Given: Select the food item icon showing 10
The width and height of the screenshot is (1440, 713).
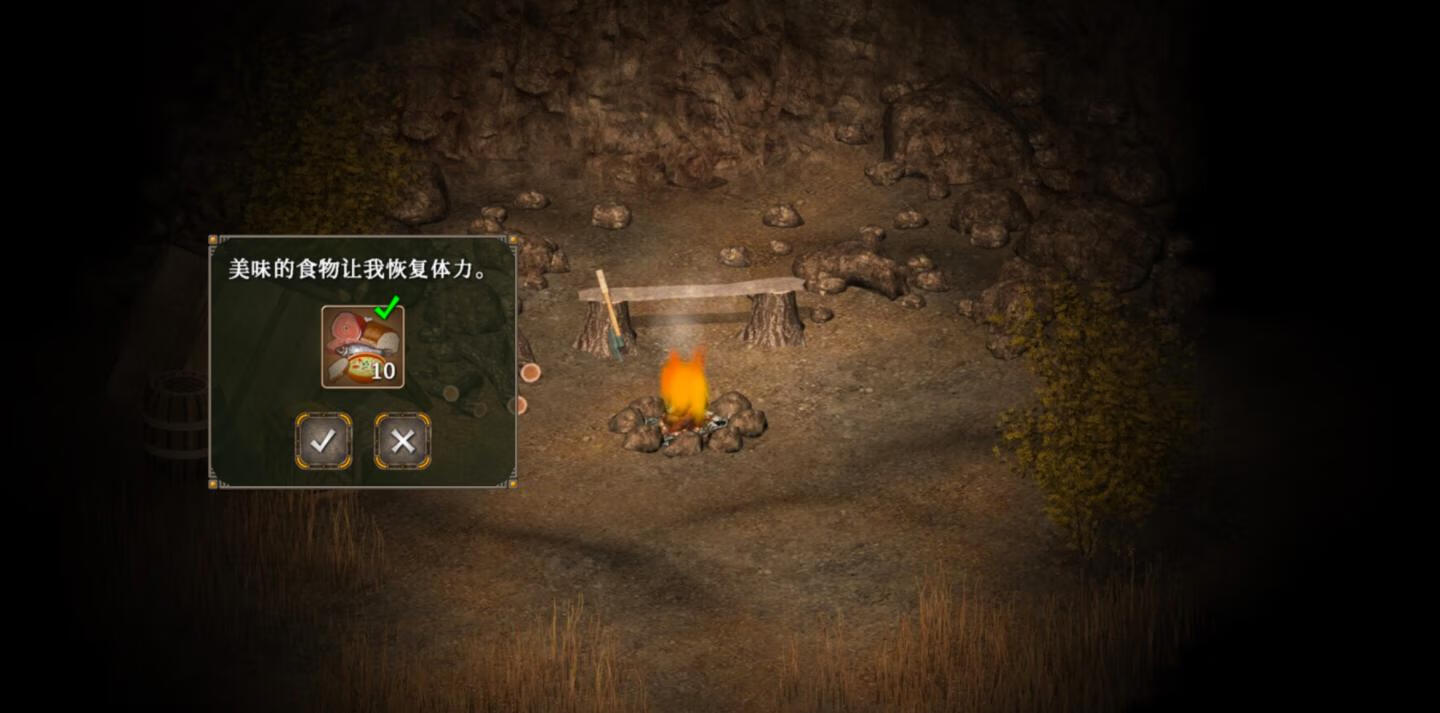Looking at the screenshot, I should click(x=362, y=346).
